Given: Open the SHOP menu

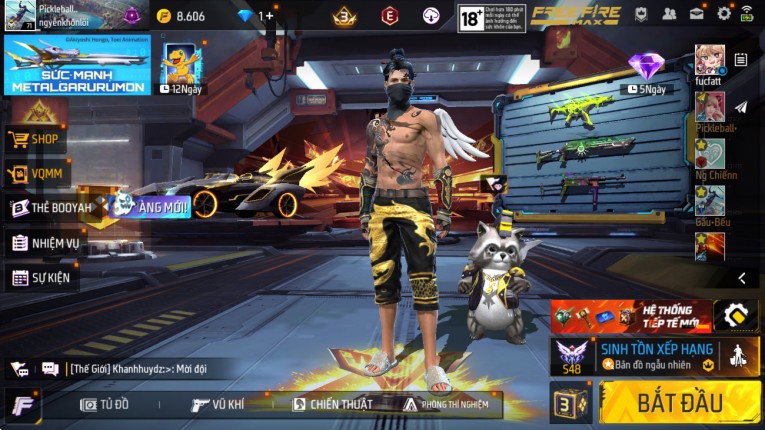Looking at the screenshot, I should click(36, 140).
